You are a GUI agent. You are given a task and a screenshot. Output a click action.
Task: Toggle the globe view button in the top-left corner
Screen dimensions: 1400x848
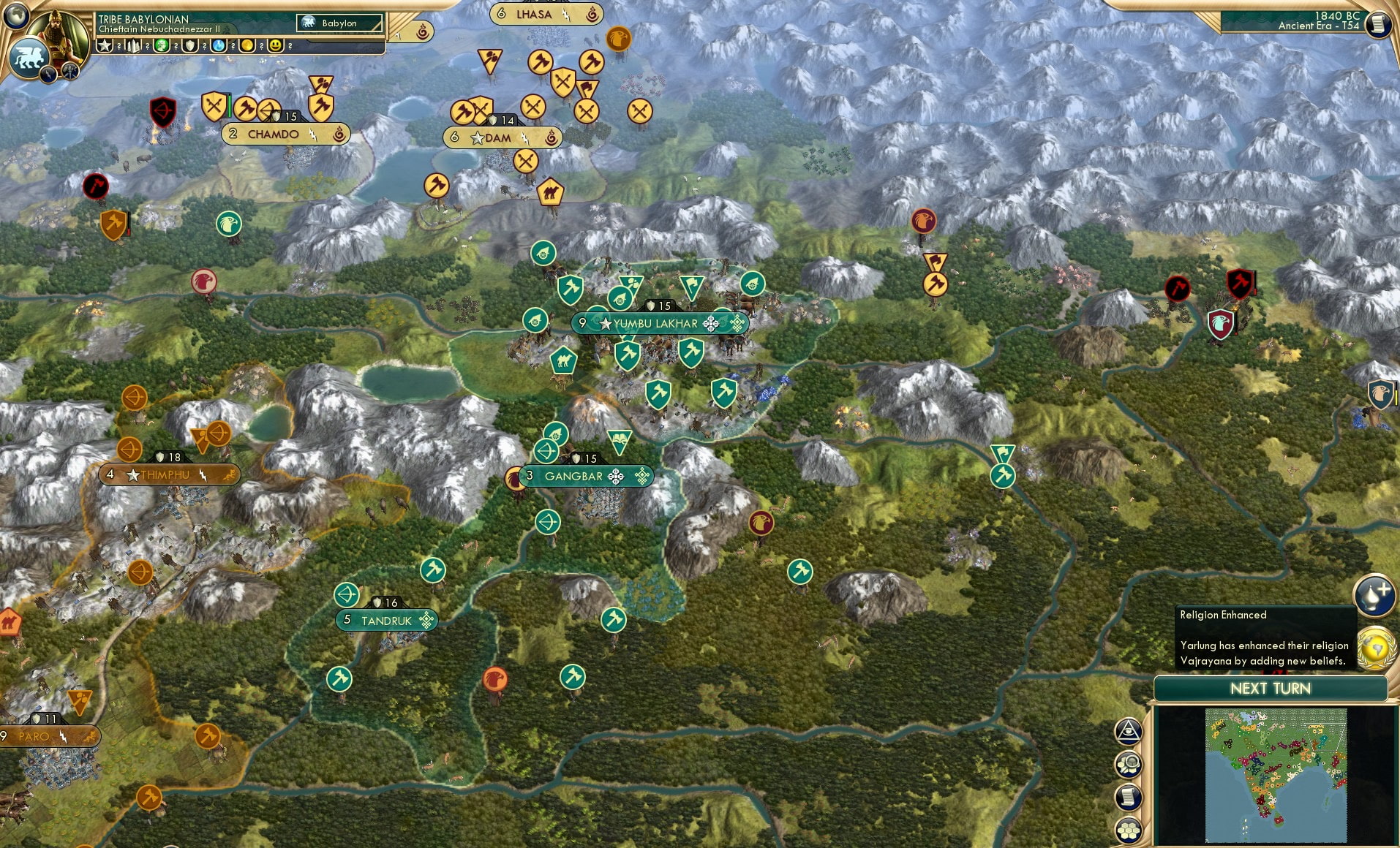(17, 18)
